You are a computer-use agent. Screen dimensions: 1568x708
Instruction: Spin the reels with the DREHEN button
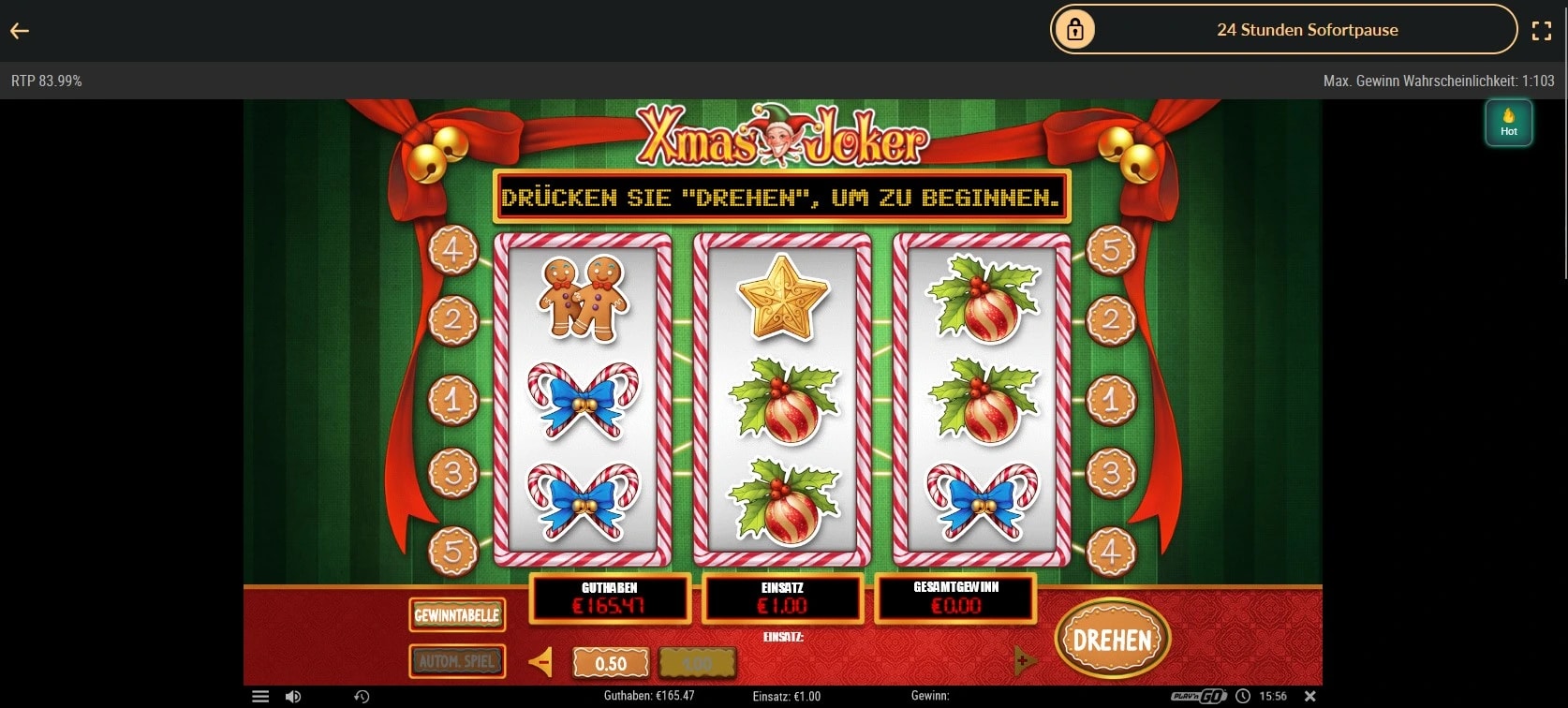click(x=1112, y=640)
